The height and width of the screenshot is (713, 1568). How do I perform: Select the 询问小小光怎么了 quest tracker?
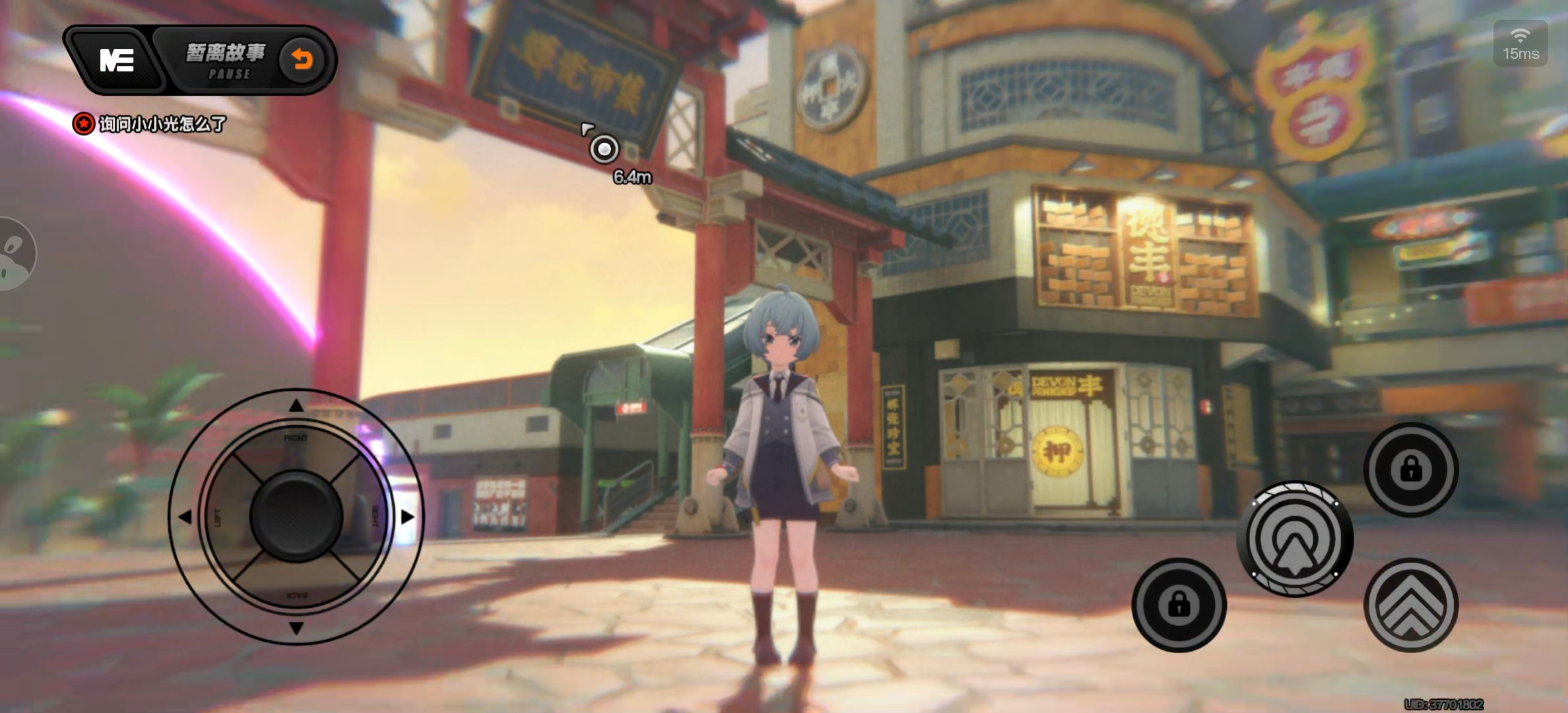click(x=151, y=123)
